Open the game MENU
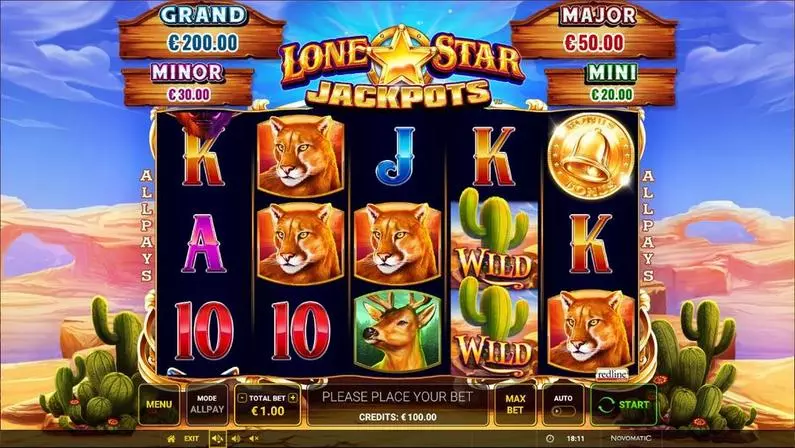Viewport: 795px width, 448px height. (x=156, y=404)
